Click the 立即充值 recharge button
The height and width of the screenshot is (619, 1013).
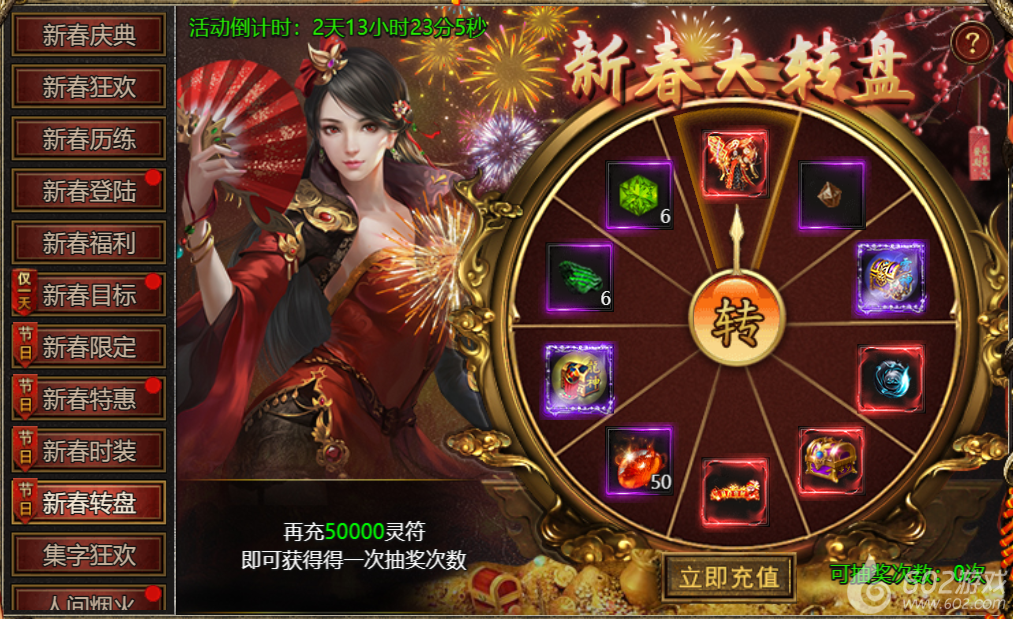[x=729, y=577]
